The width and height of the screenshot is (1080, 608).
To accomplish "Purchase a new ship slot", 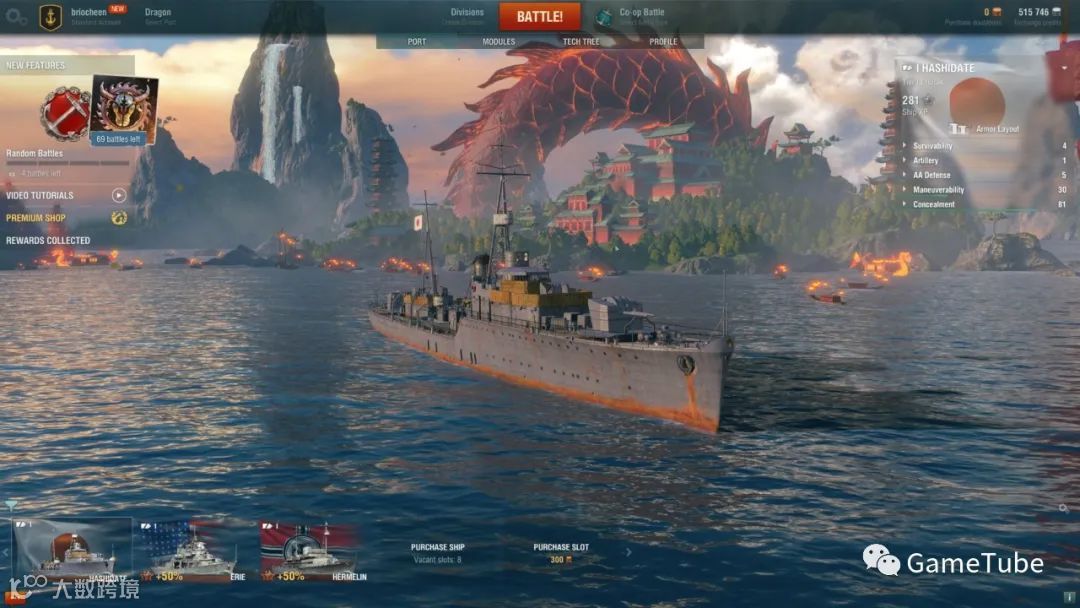I will coord(561,553).
